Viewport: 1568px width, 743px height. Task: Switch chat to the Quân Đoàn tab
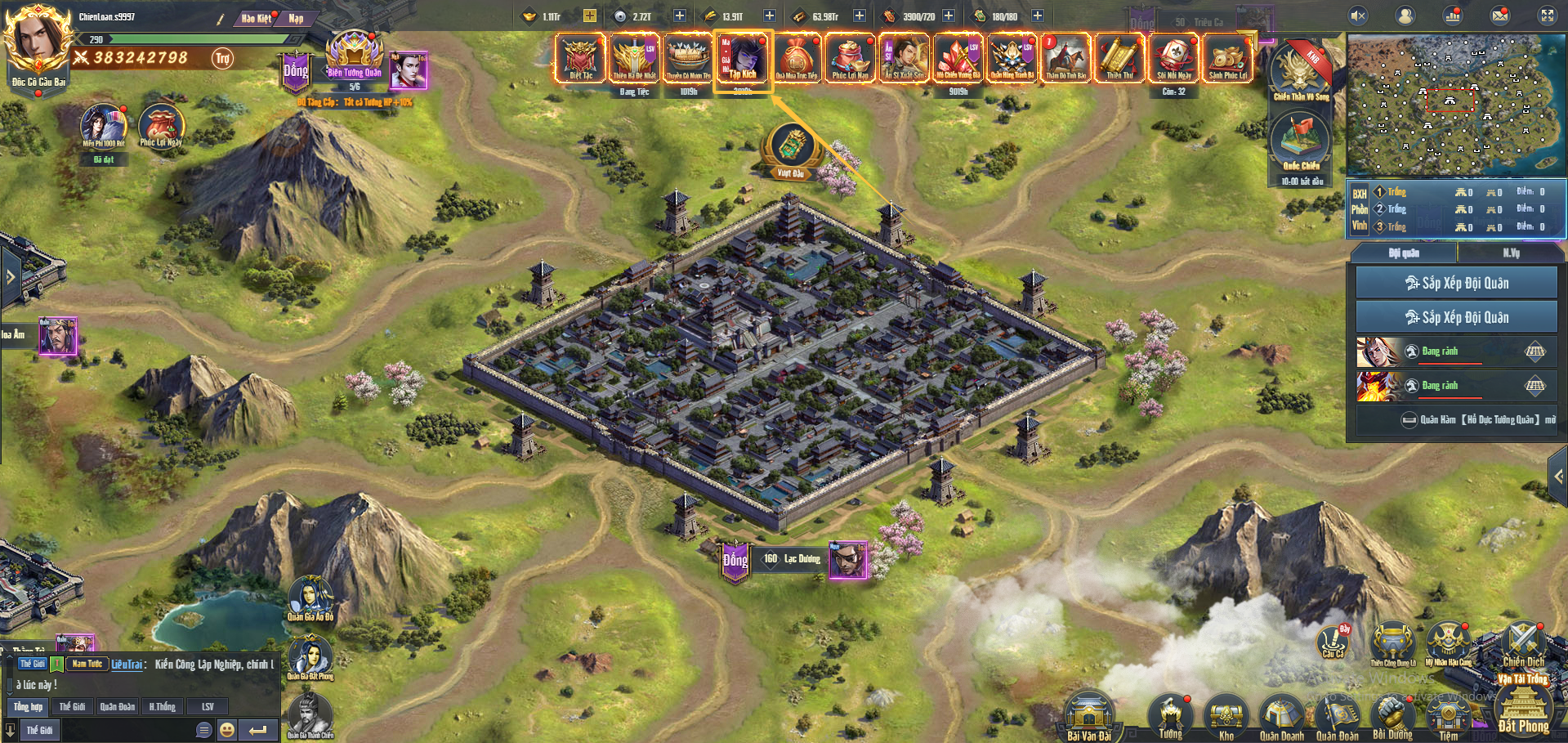(118, 706)
